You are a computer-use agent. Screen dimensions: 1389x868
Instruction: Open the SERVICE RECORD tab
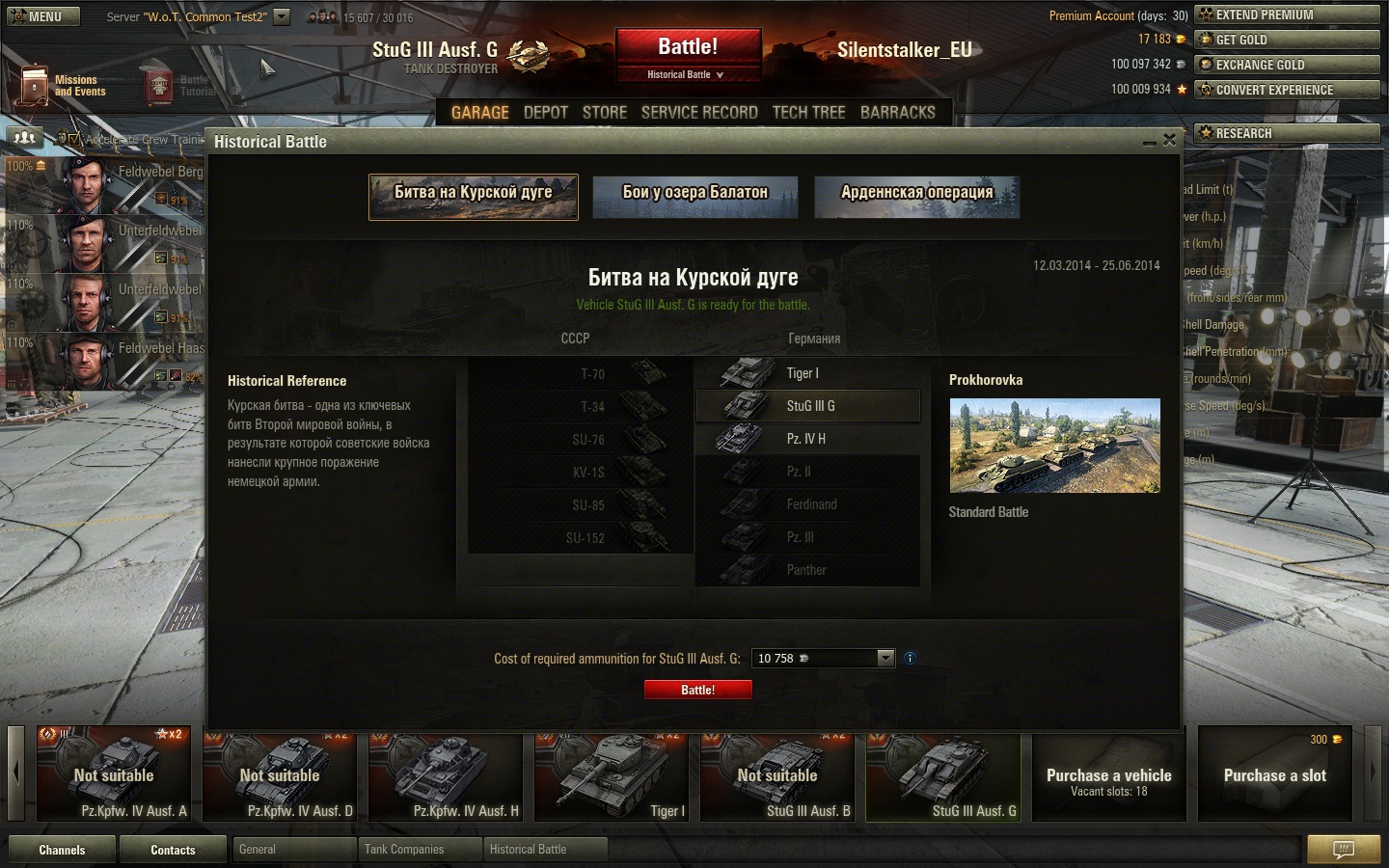coord(699,113)
